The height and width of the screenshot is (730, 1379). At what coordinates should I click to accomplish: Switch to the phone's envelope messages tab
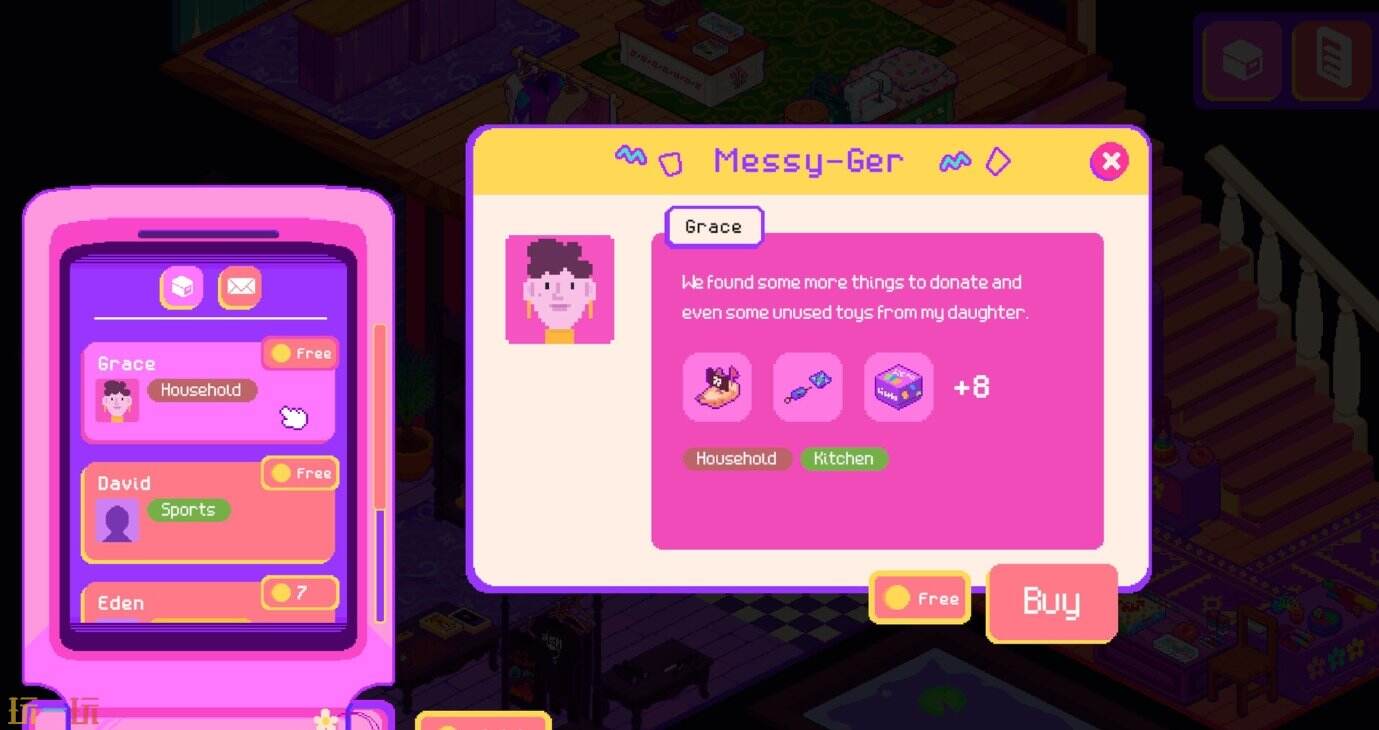[240, 288]
